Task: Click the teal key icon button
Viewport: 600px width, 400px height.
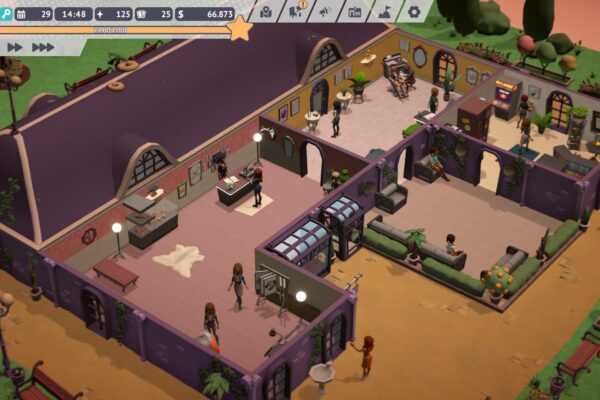Action: pyautogui.click(x=5, y=13)
